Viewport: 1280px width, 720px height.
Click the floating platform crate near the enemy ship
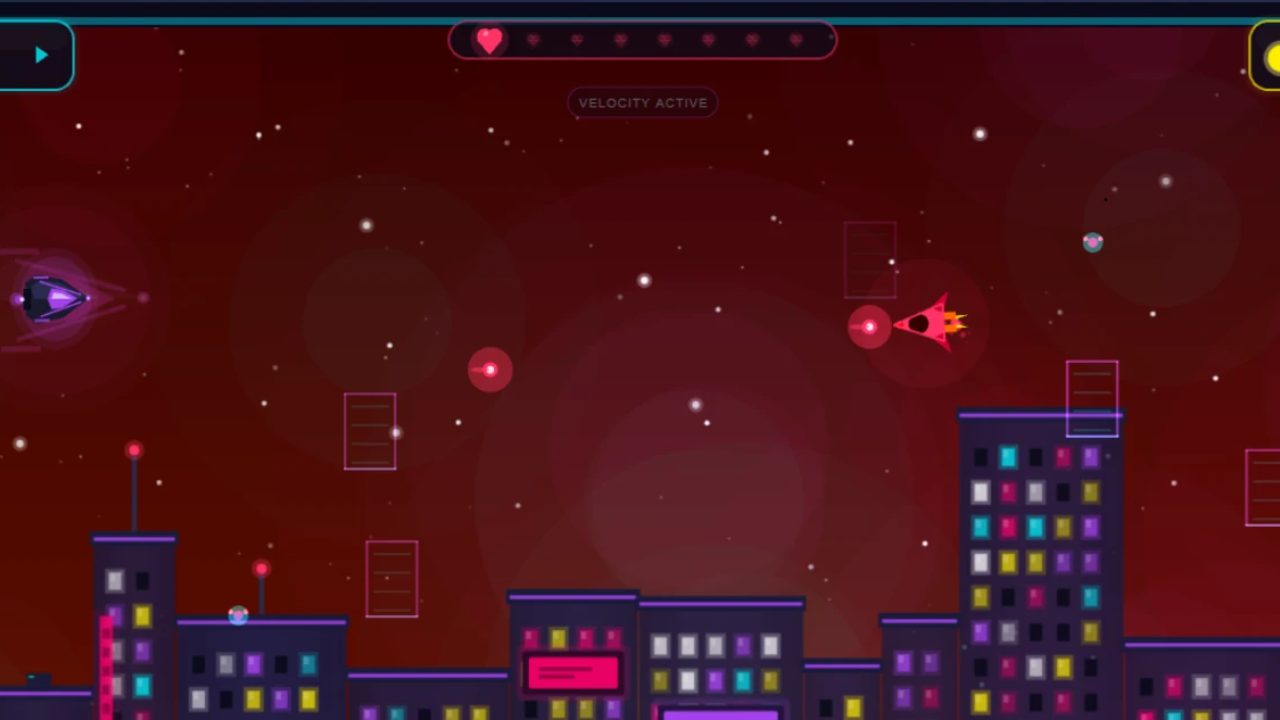869,260
